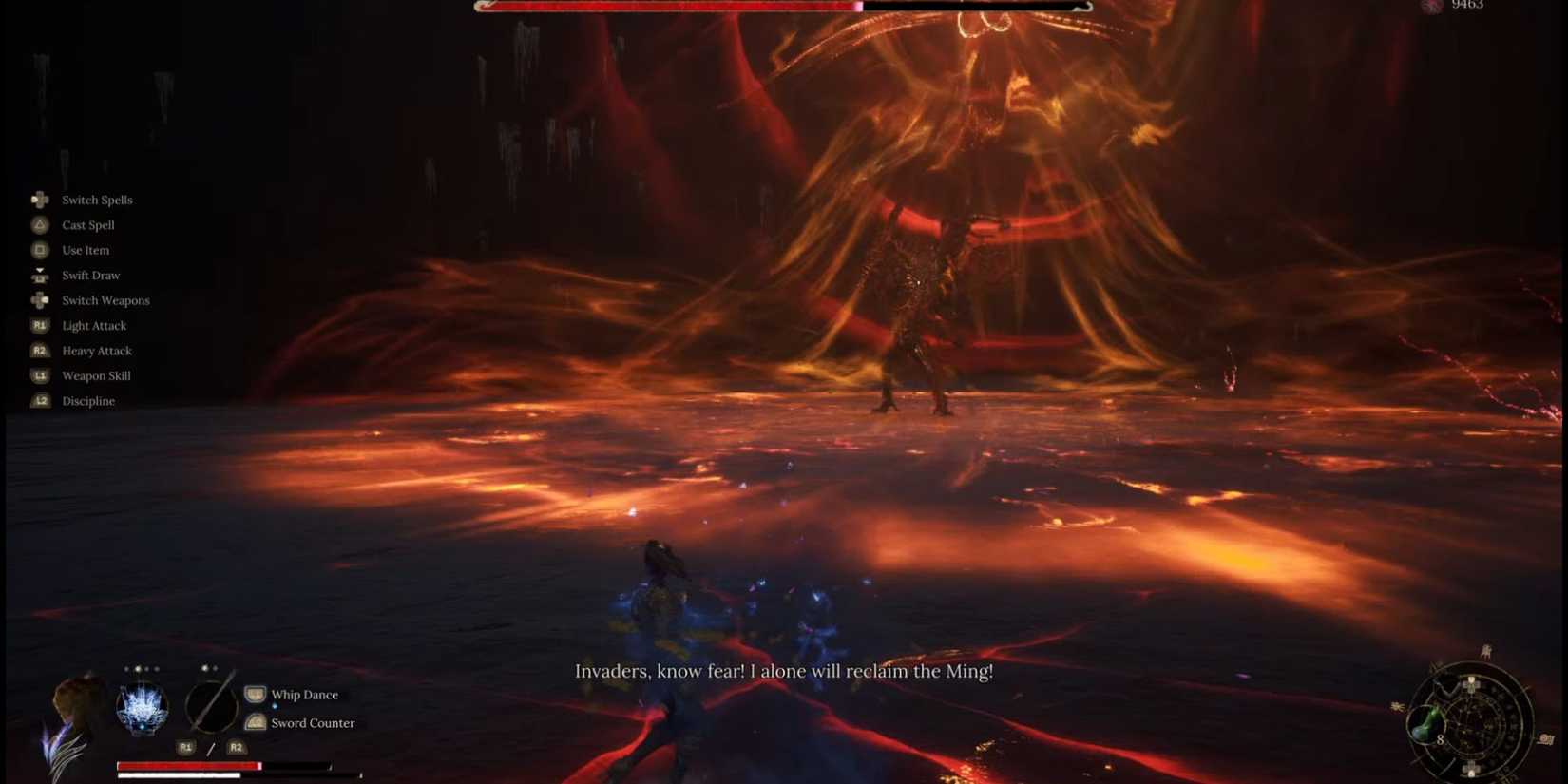The height and width of the screenshot is (784, 1568).
Task: Toggle the Switch Spells D-pad control
Action: tap(39, 200)
